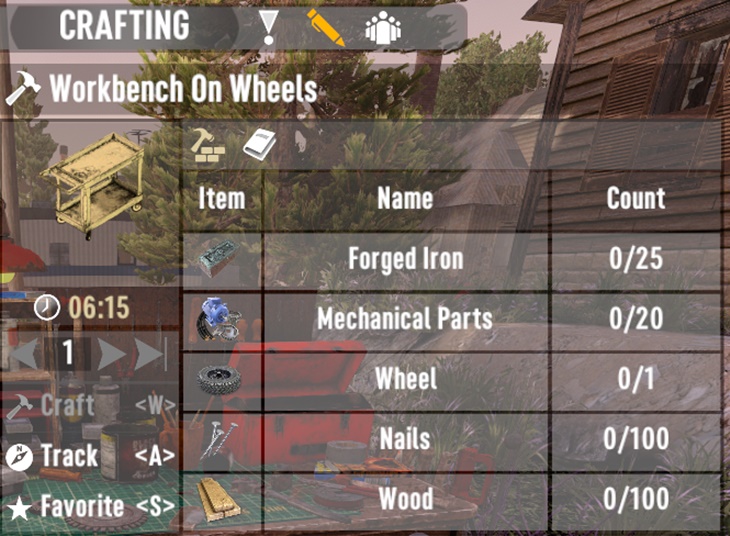Open the players group tab
Image resolution: width=730 pixels, height=536 pixels.
tap(383, 27)
